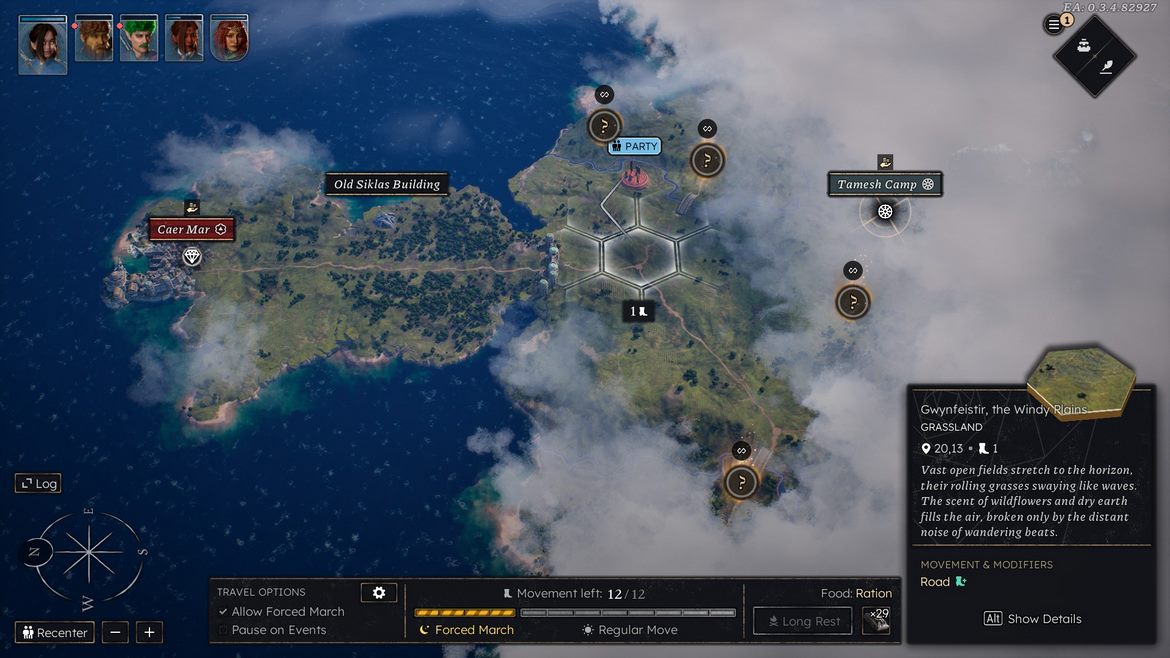The image size is (1170, 658).
Task: Click the Old Siklas Building label
Action: [x=387, y=184]
